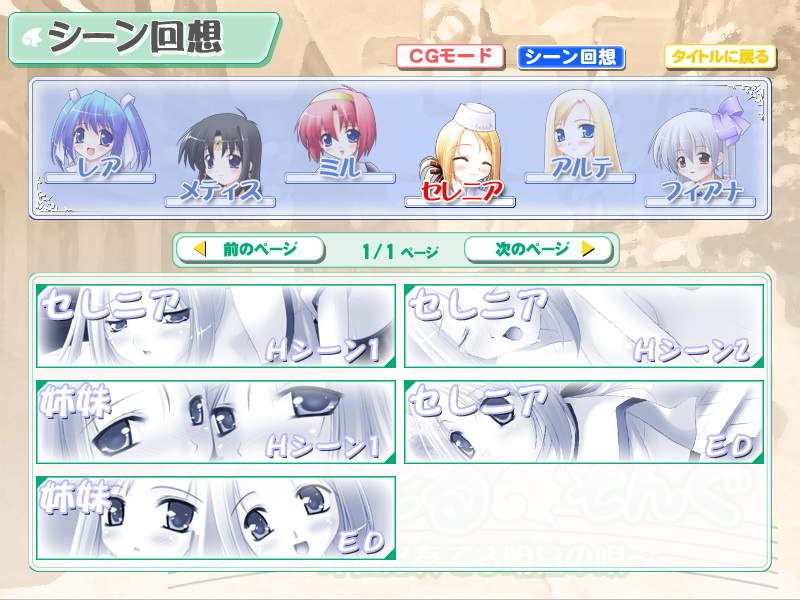Replay the 姉妹 Hシーン1 scene
Image resolution: width=800 pixels, height=600 pixels.
[216, 421]
